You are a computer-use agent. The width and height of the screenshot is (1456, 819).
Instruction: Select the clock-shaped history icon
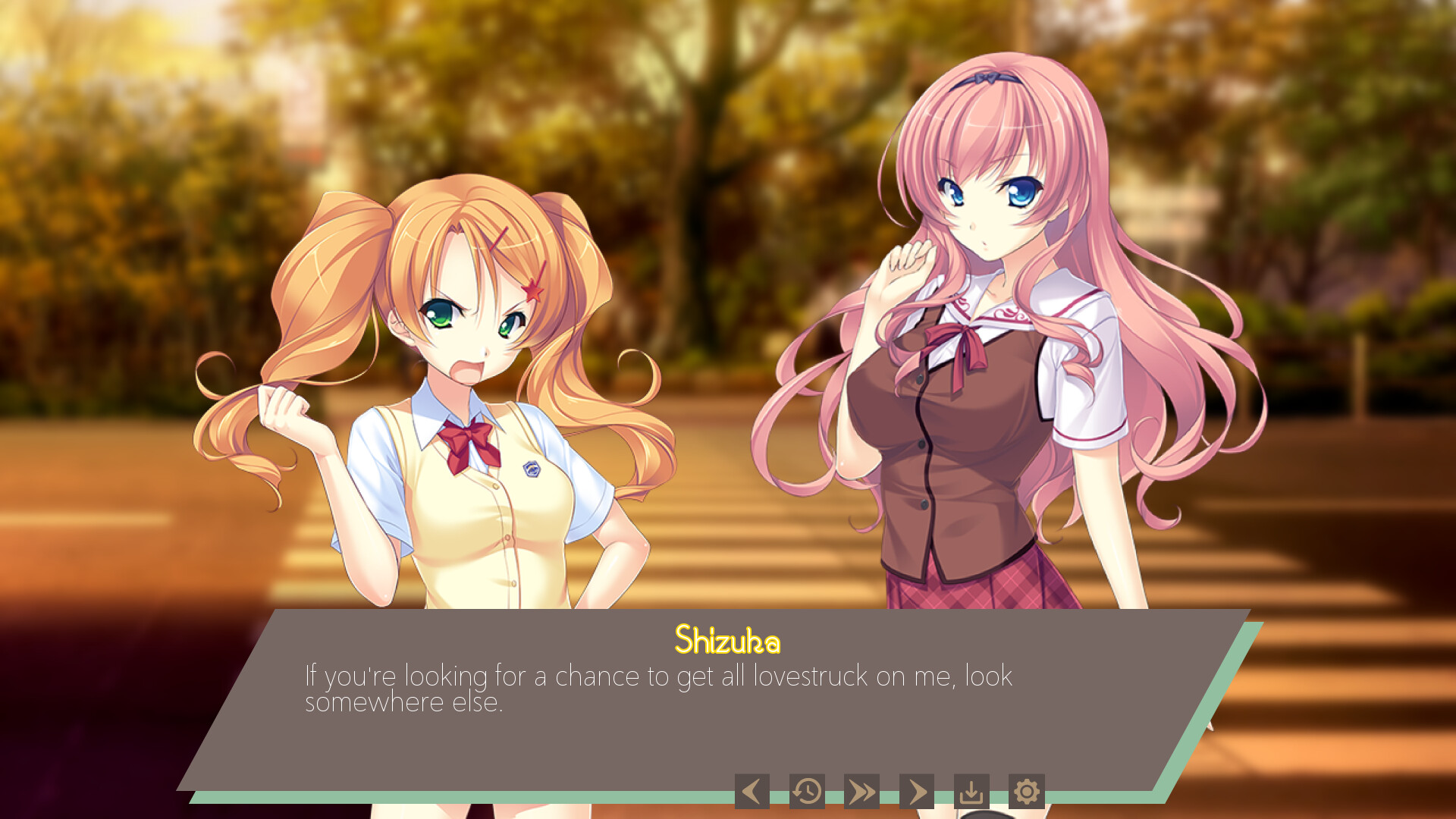807,790
